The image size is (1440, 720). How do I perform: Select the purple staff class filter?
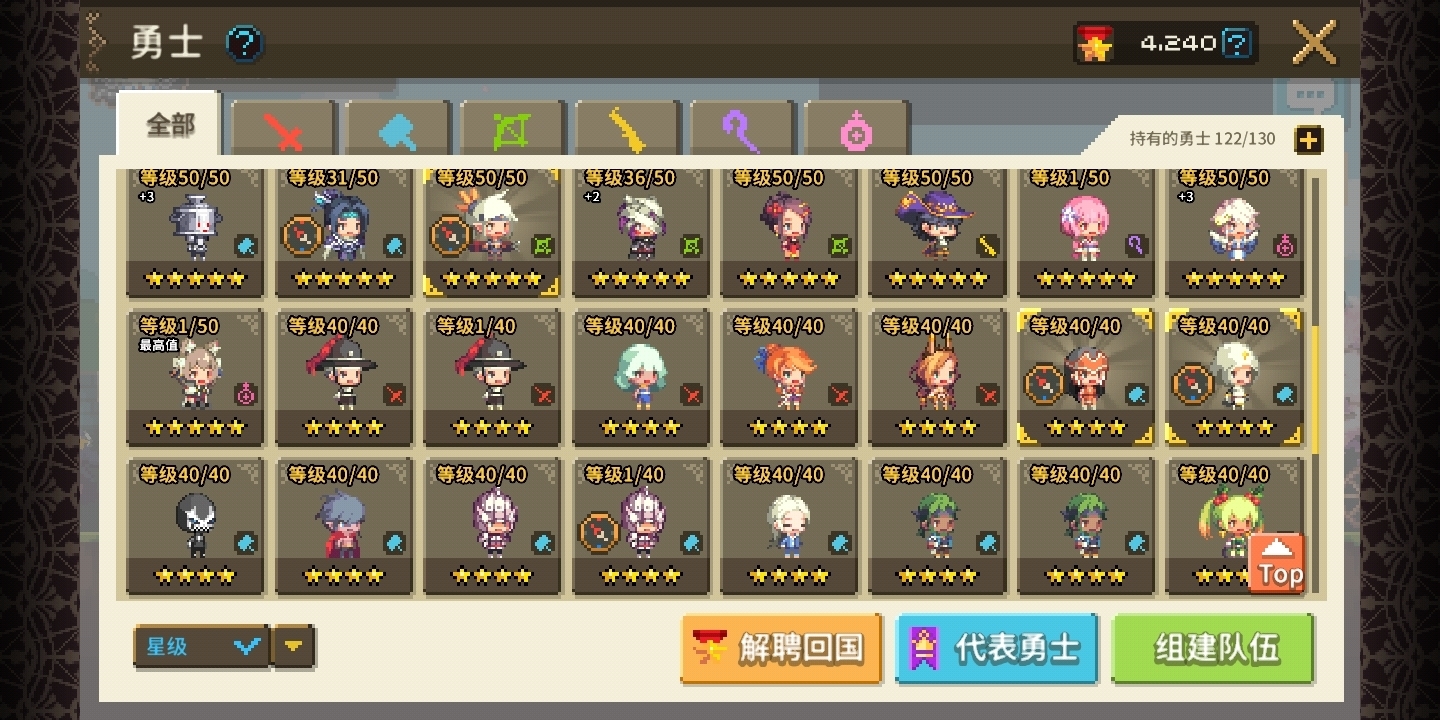pos(742,127)
